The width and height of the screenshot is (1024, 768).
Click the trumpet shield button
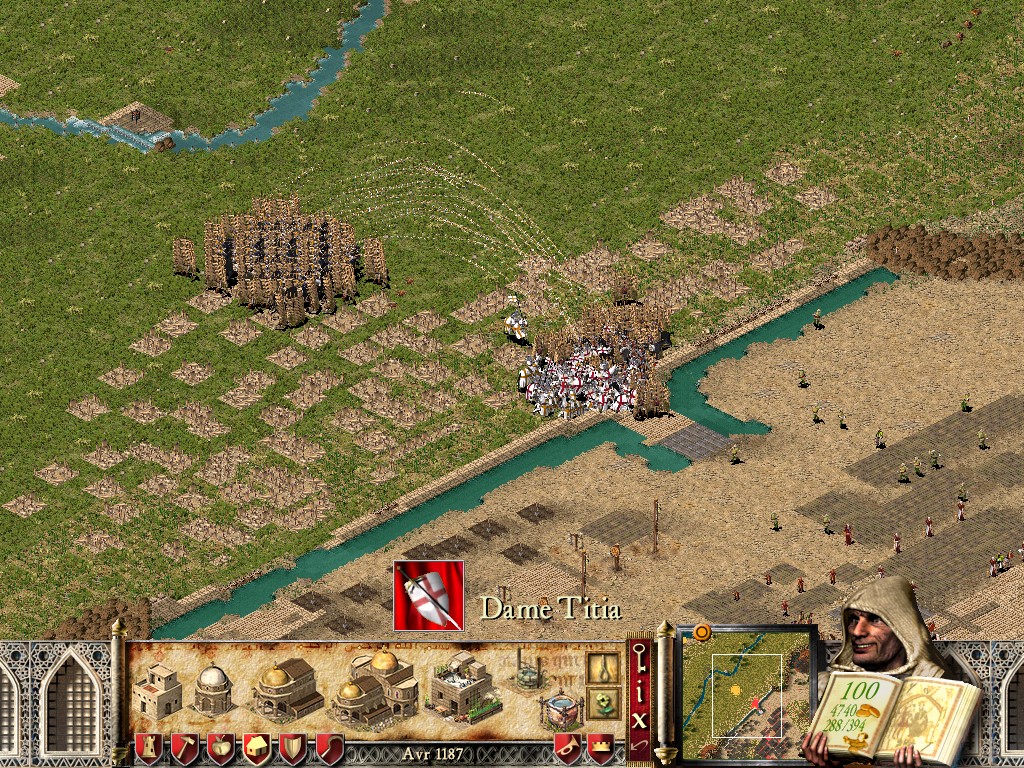tap(568, 748)
